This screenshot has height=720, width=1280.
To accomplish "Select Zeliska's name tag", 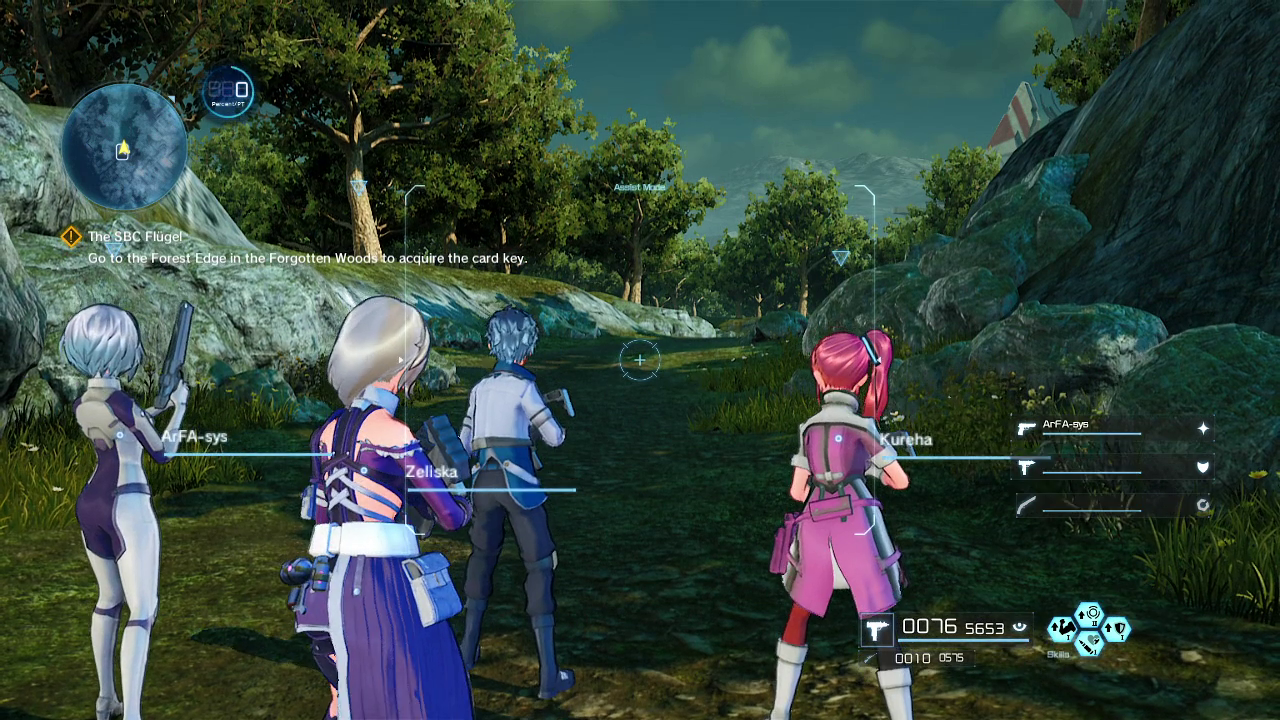I will 432,471.
